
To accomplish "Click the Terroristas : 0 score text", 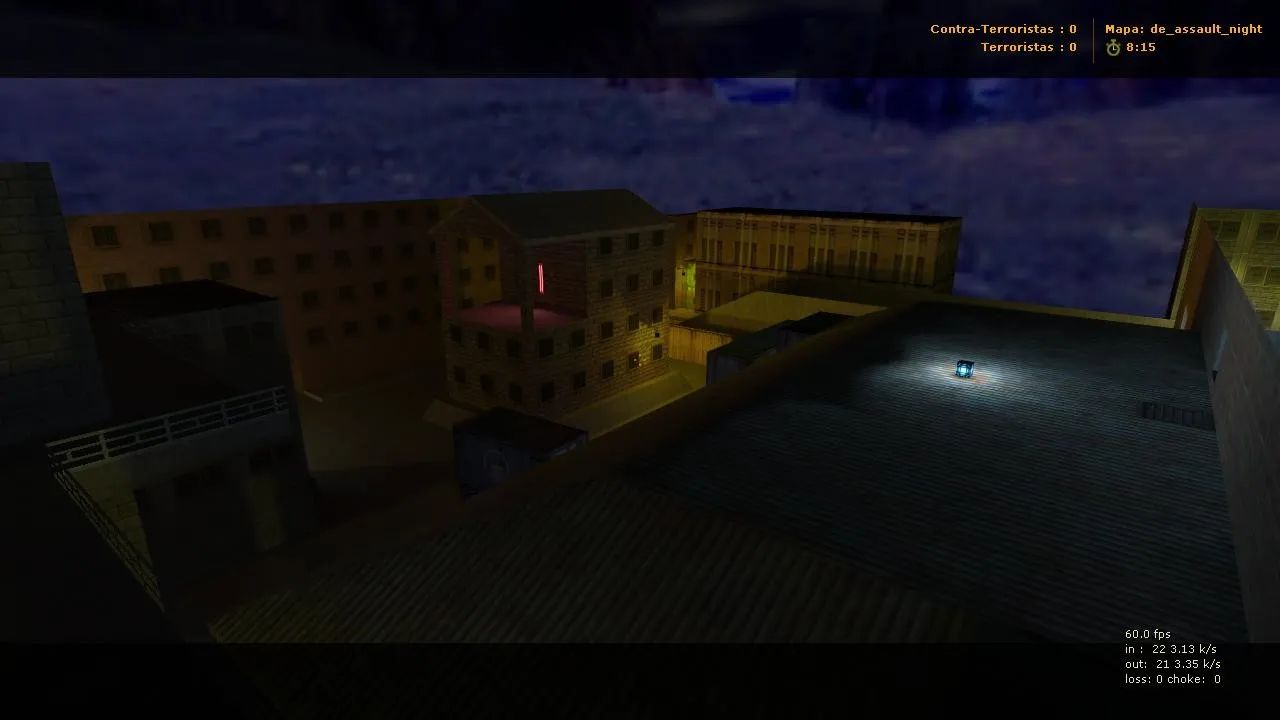I will click(x=1028, y=47).
